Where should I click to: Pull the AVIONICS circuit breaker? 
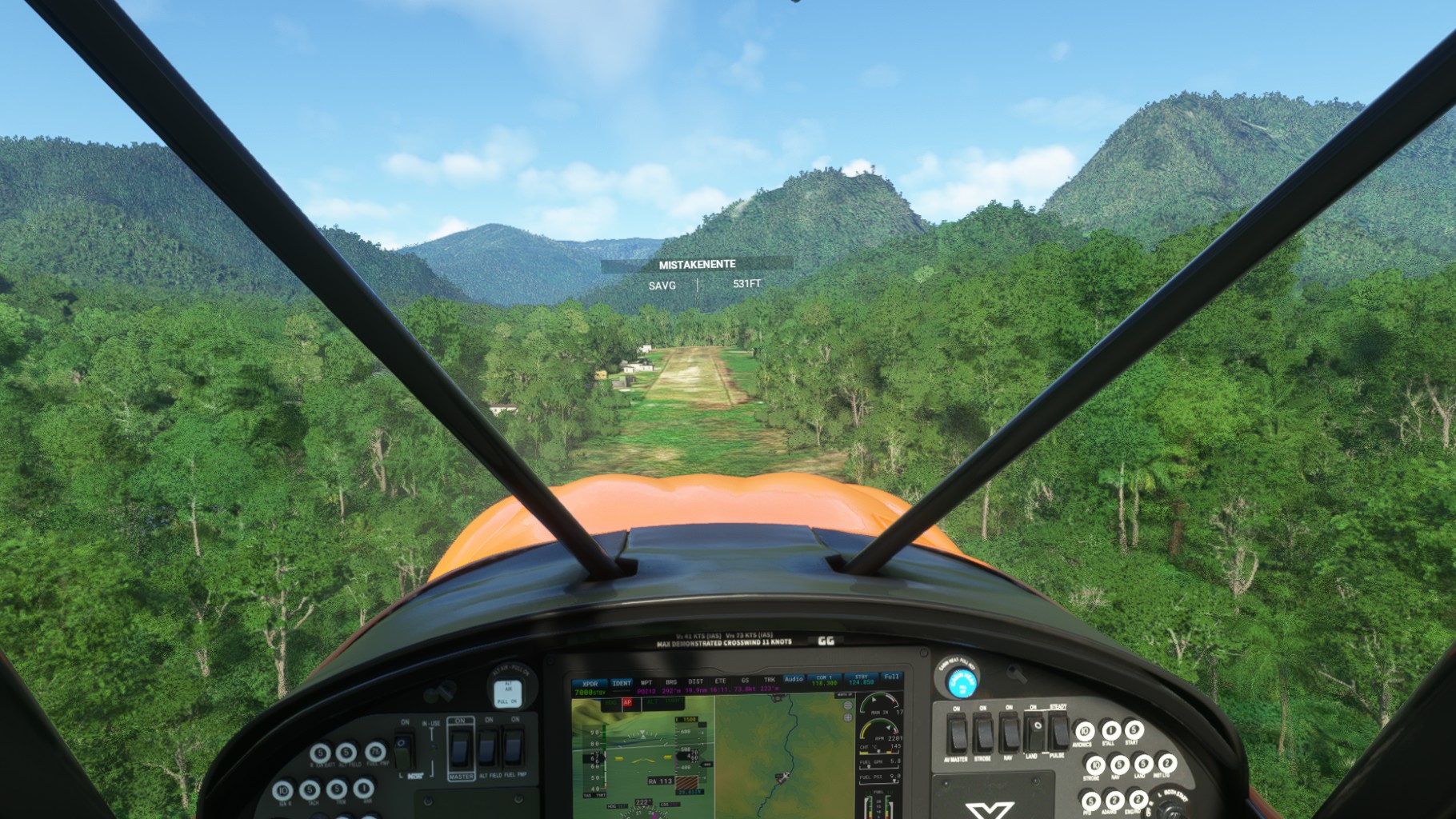[1084, 730]
